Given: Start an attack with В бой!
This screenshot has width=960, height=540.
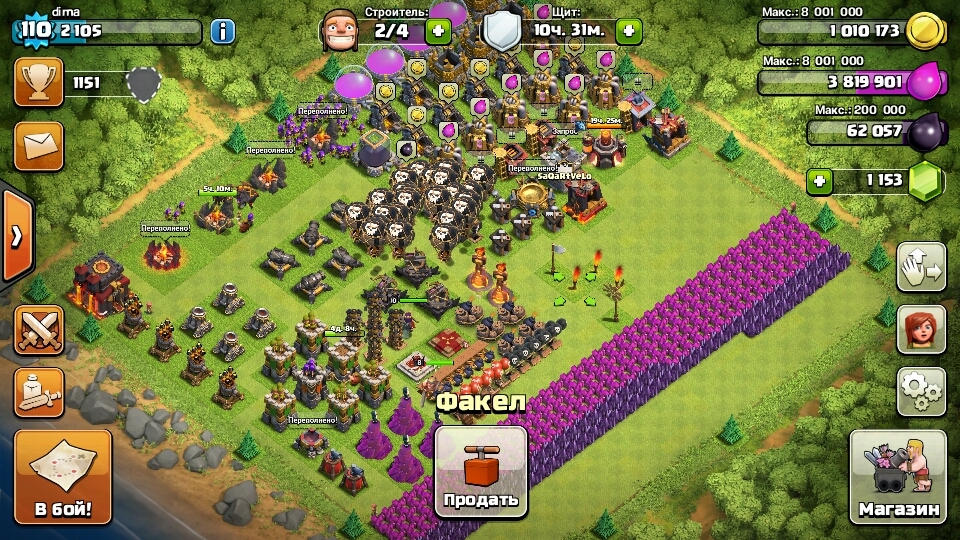Looking at the screenshot, I should click(62, 477).
